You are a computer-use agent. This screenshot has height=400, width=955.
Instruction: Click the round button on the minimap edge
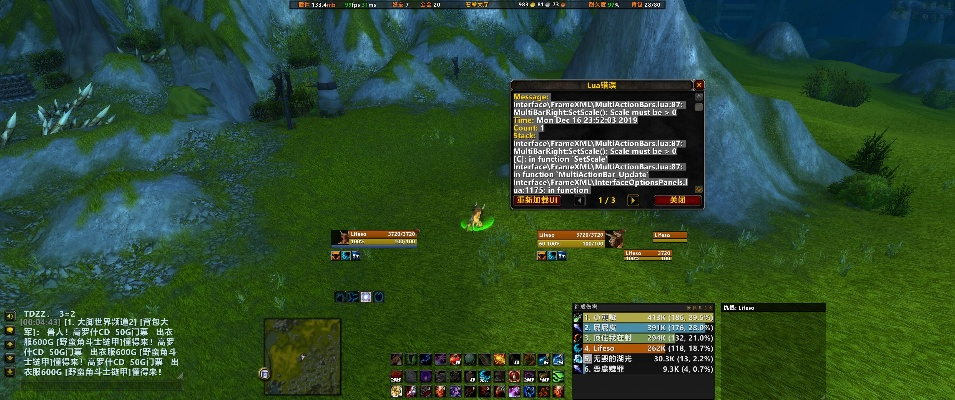[264, 374]
